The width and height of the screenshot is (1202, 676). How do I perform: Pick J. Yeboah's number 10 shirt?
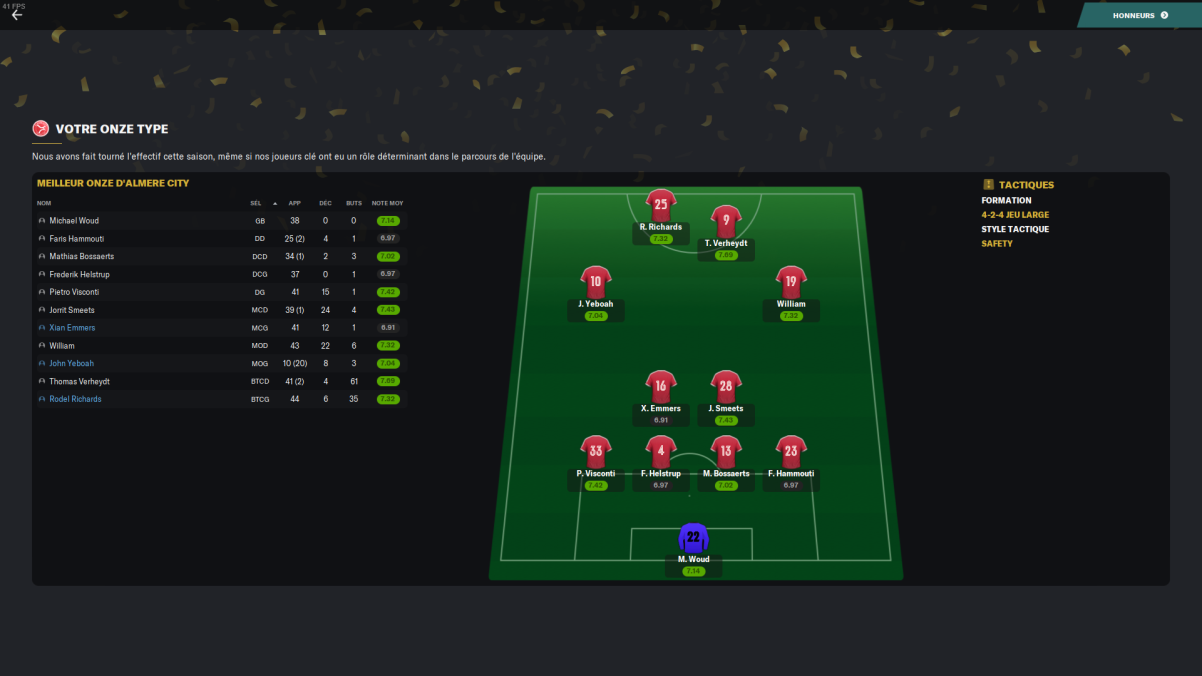coord(595,283)
